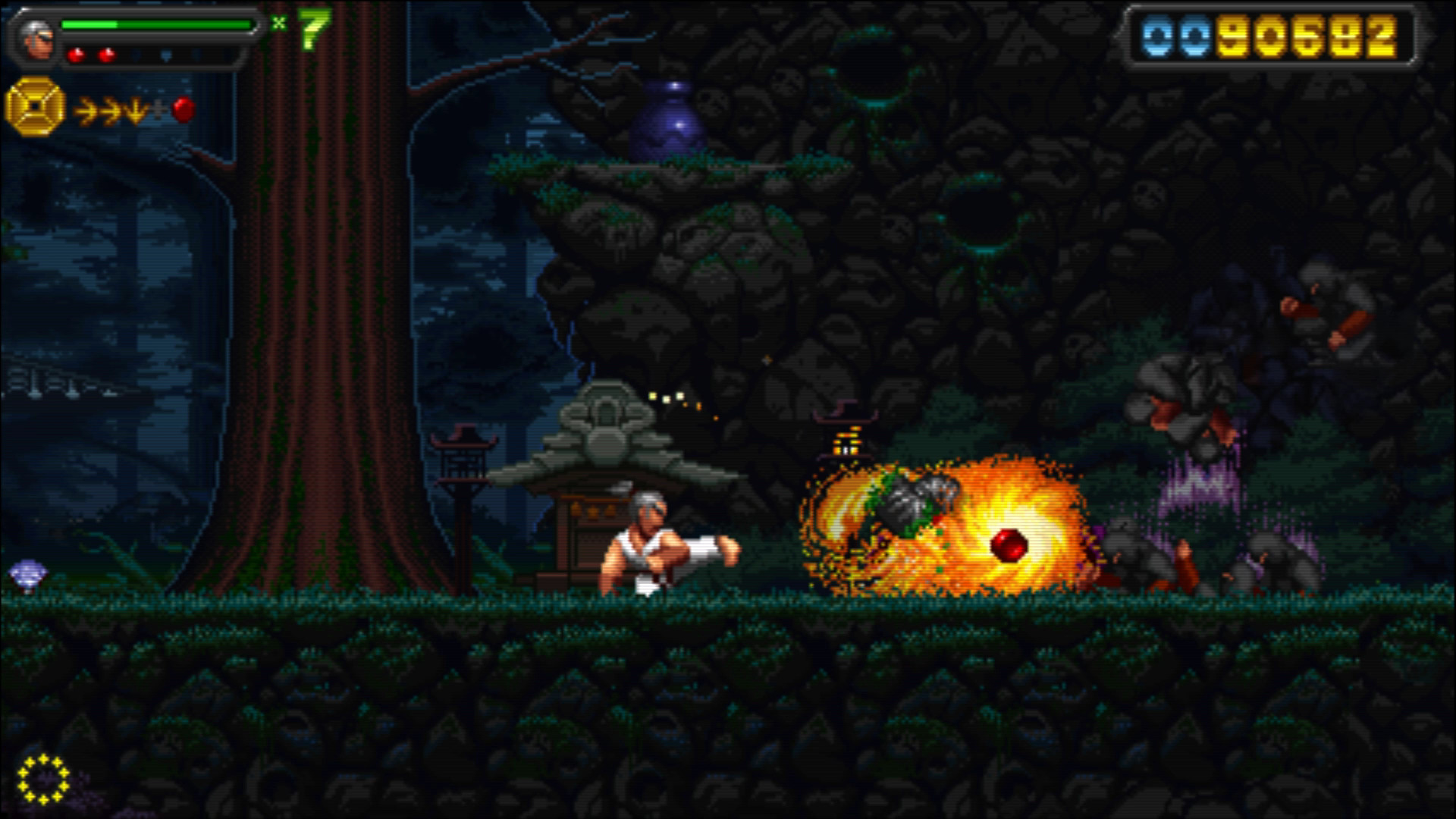This screenshot has width=1456, height=819.
Task: Click the first red cherry life icon
Action: click(78, 55)
